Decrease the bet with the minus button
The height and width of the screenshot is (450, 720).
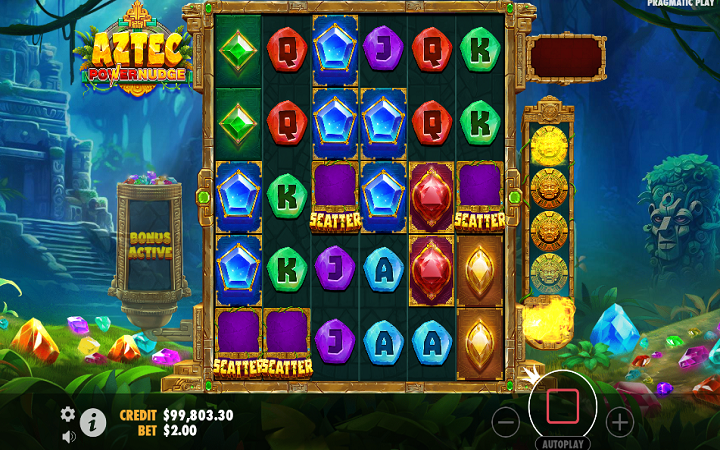(x=506, y=422)
